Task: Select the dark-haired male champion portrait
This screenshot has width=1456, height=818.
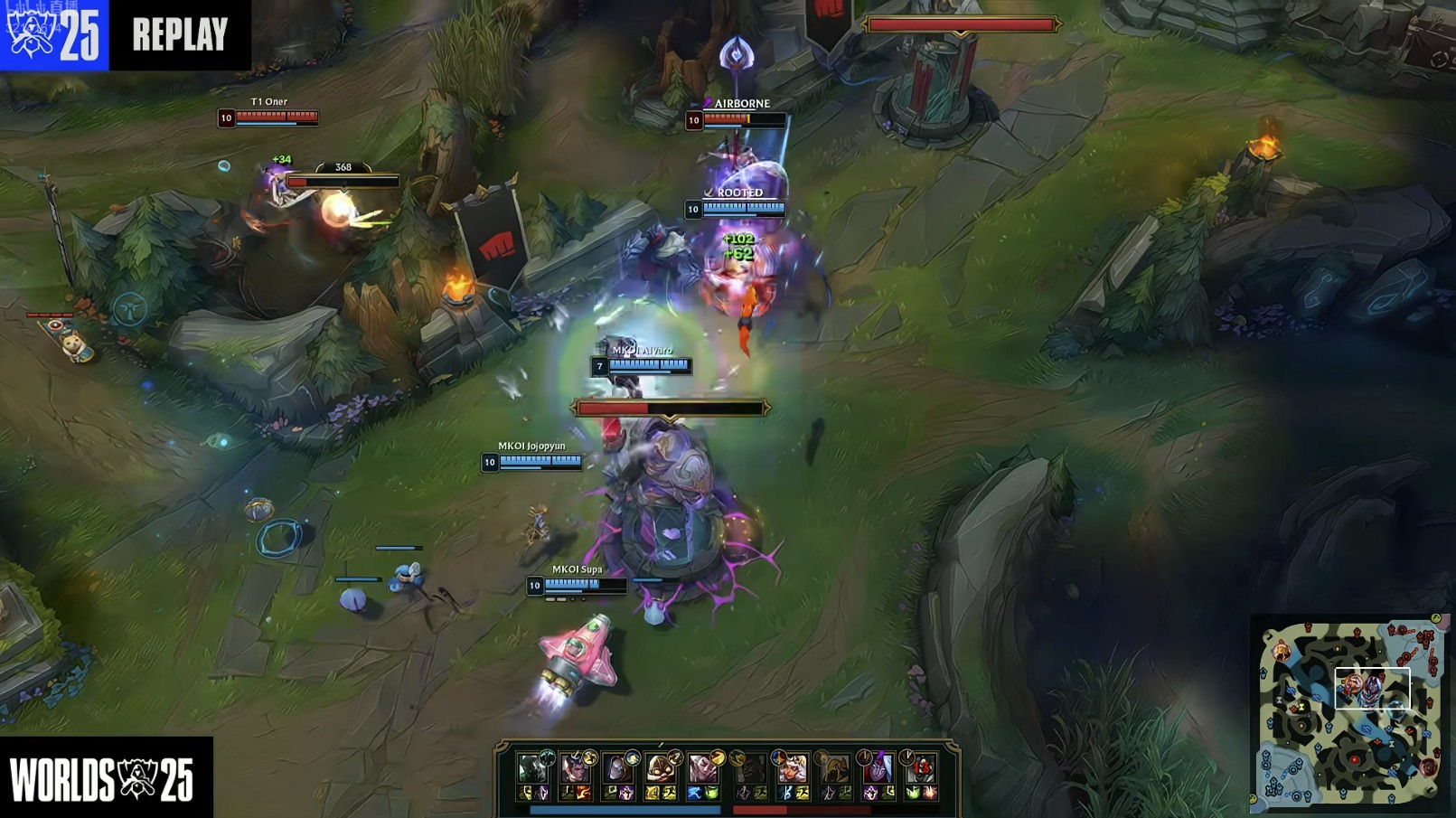Action: click(x=573, y=769)
